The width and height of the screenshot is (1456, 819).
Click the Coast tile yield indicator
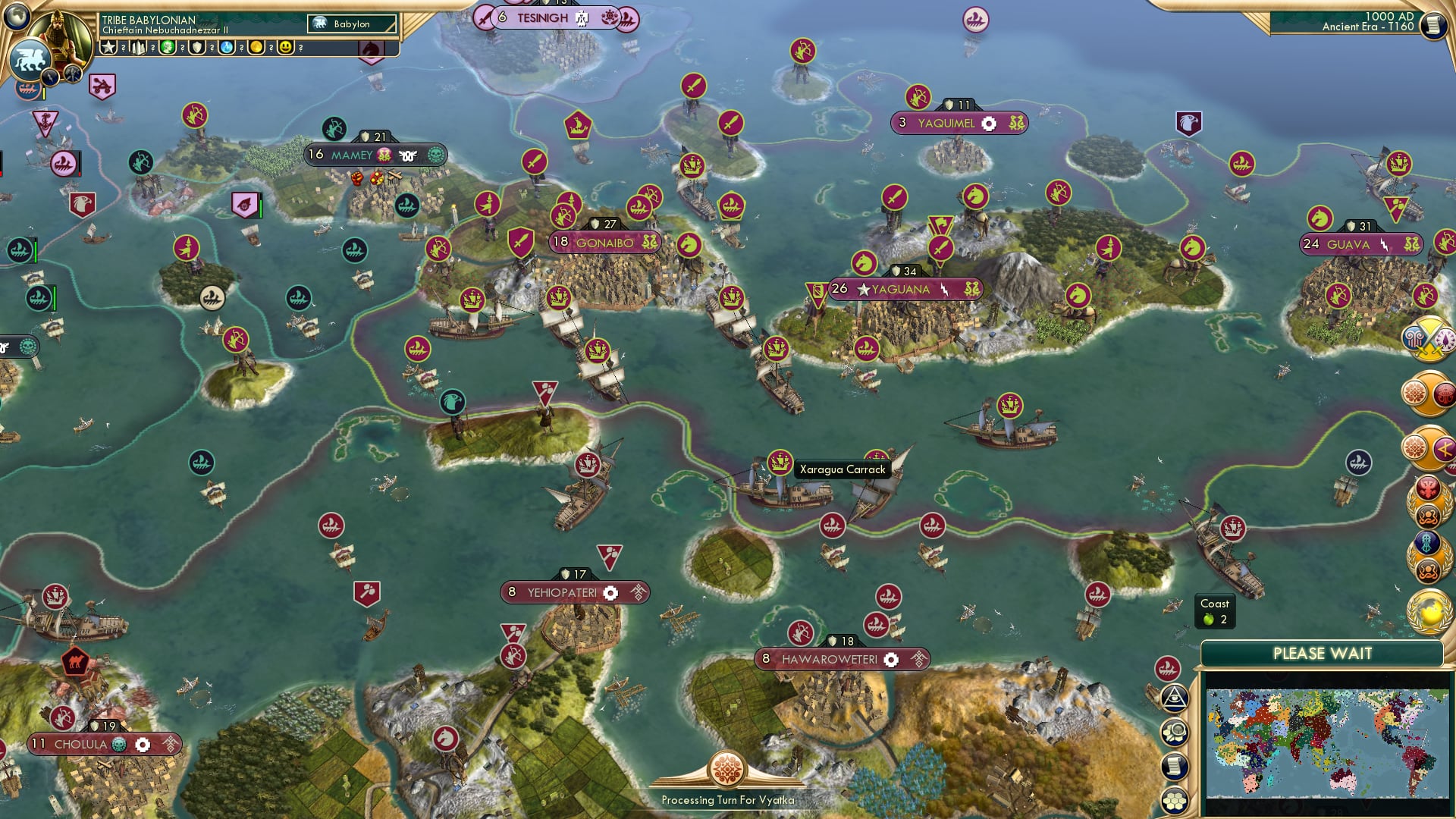tap(1216, 611)
